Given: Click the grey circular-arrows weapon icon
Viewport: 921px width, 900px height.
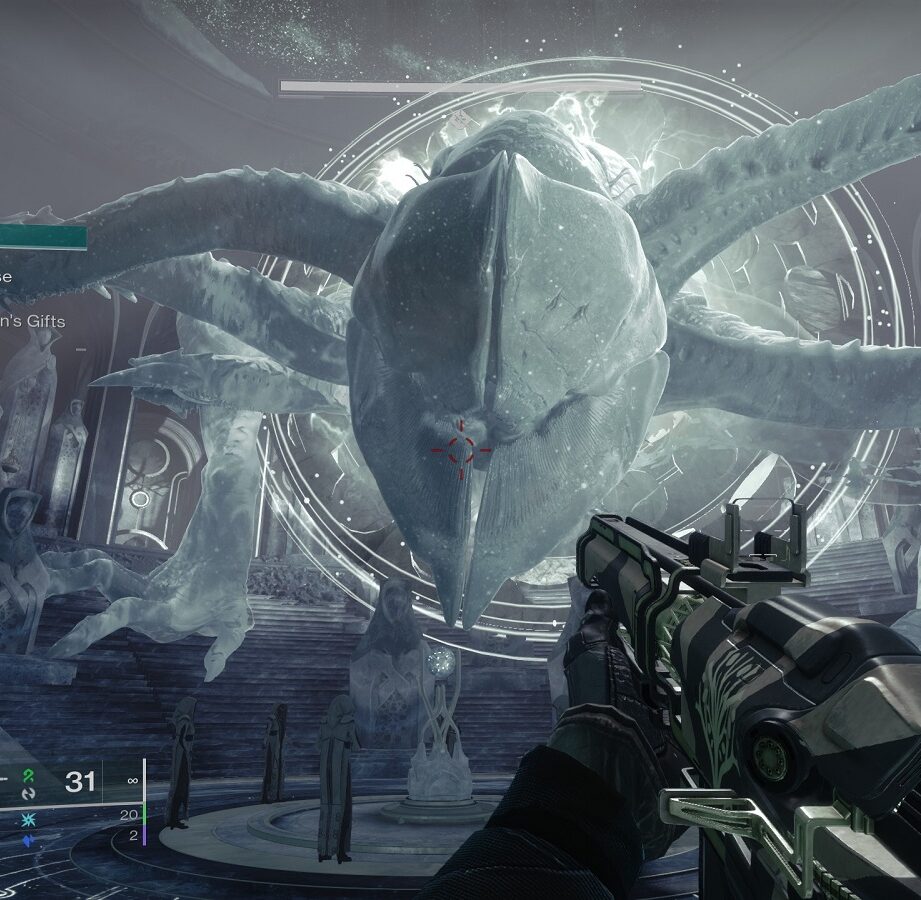Looking at the screenshot, I should 29,793.
